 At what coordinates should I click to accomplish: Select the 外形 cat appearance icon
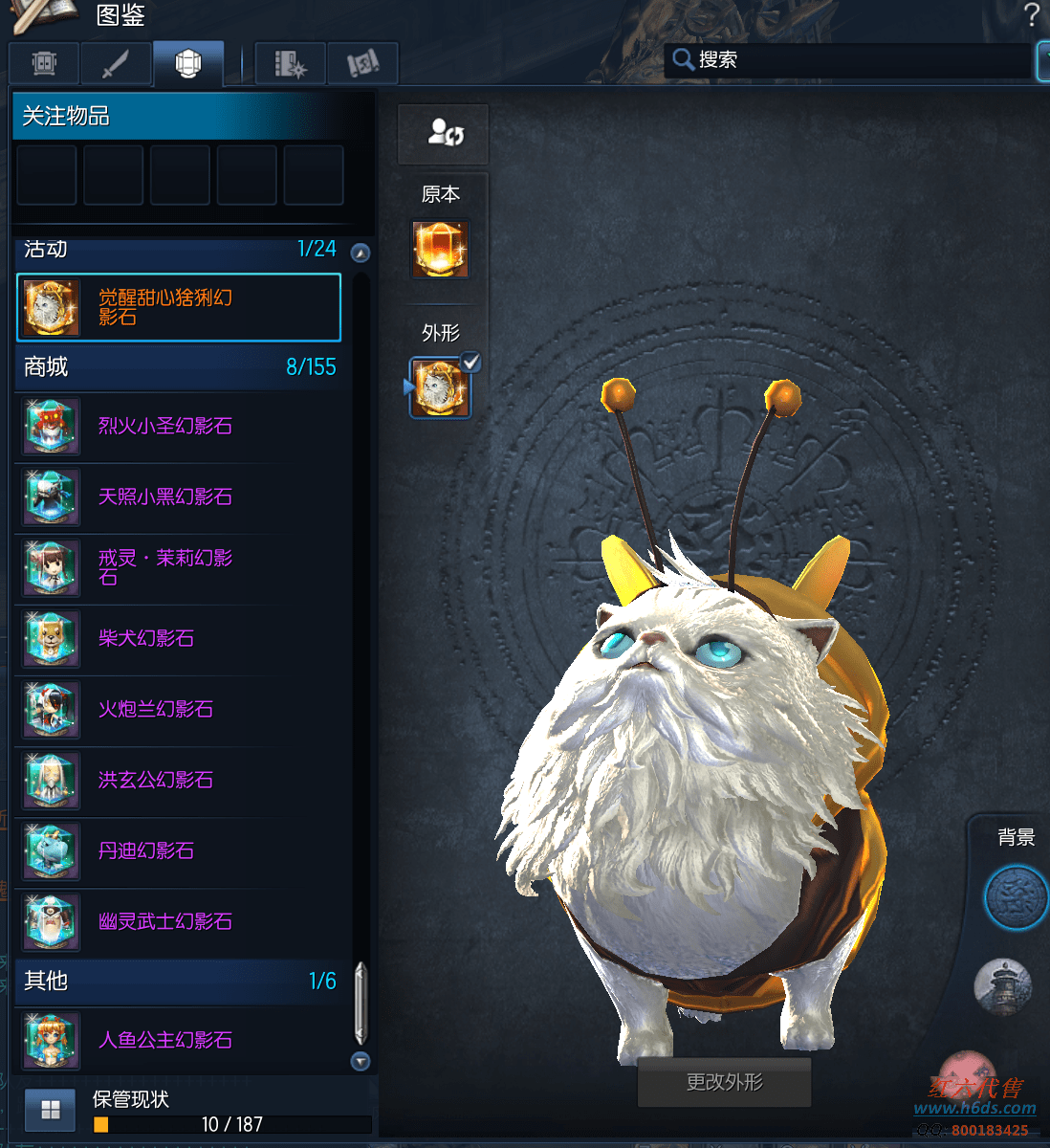440,388
